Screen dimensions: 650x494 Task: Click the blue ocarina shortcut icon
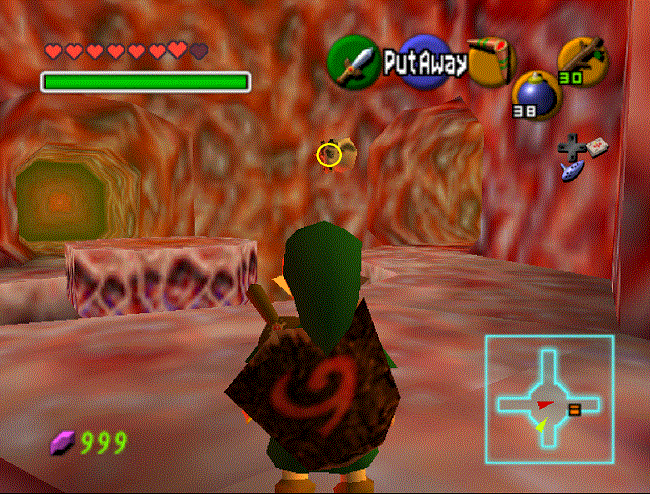[571, 171]
